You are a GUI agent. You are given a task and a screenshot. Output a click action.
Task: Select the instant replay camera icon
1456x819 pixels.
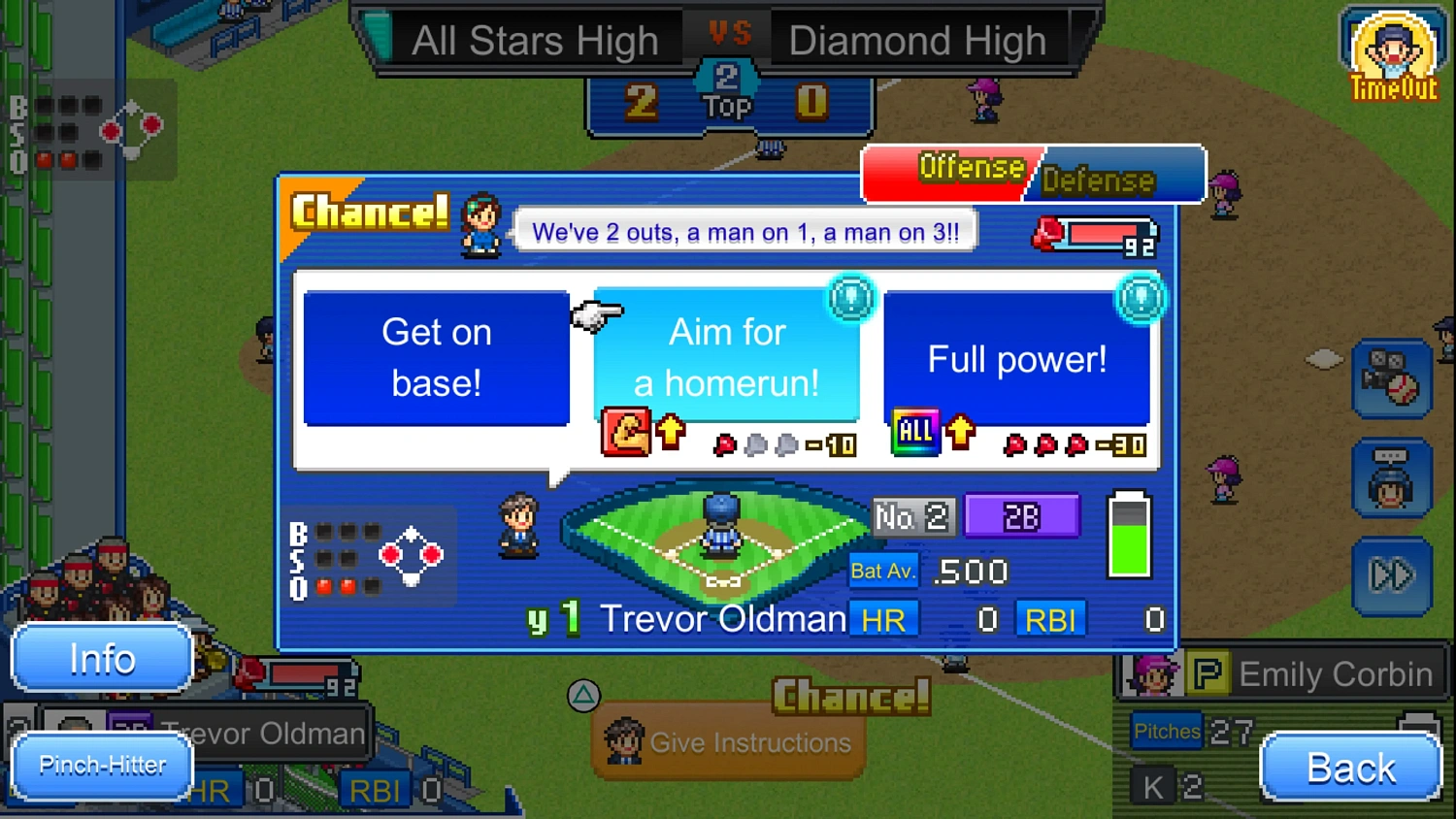point(1392,380)
